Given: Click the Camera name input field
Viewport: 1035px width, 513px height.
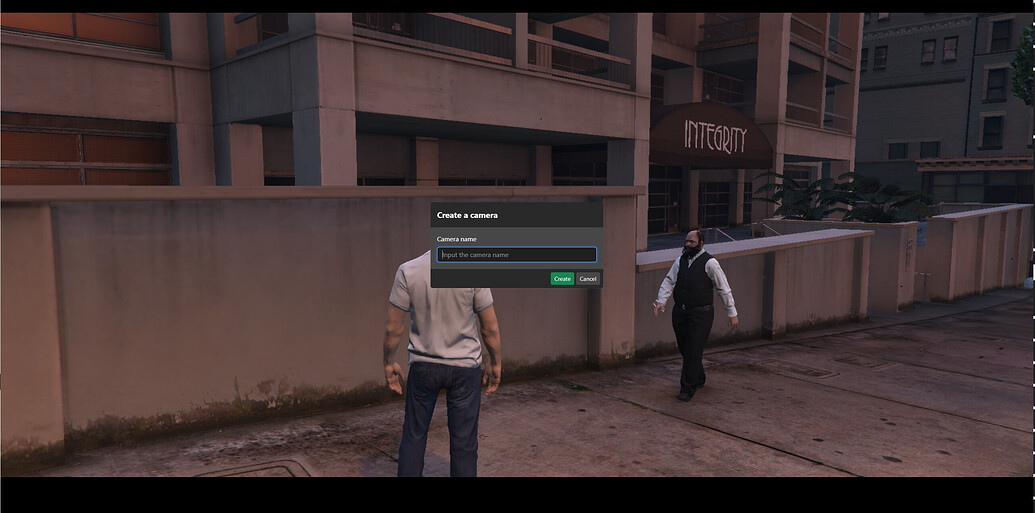Looking at the screenshot, I should click(516, 255).
